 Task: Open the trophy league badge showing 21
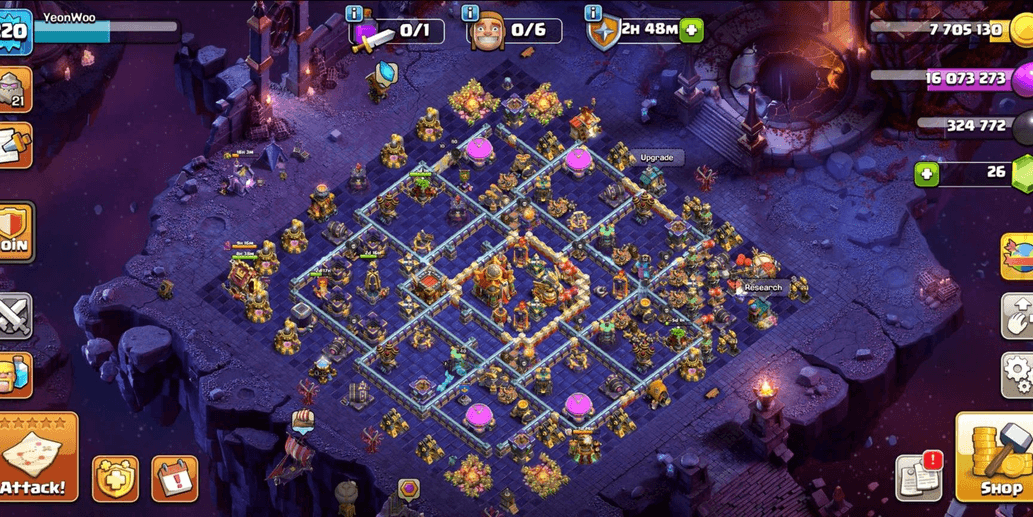15,90
